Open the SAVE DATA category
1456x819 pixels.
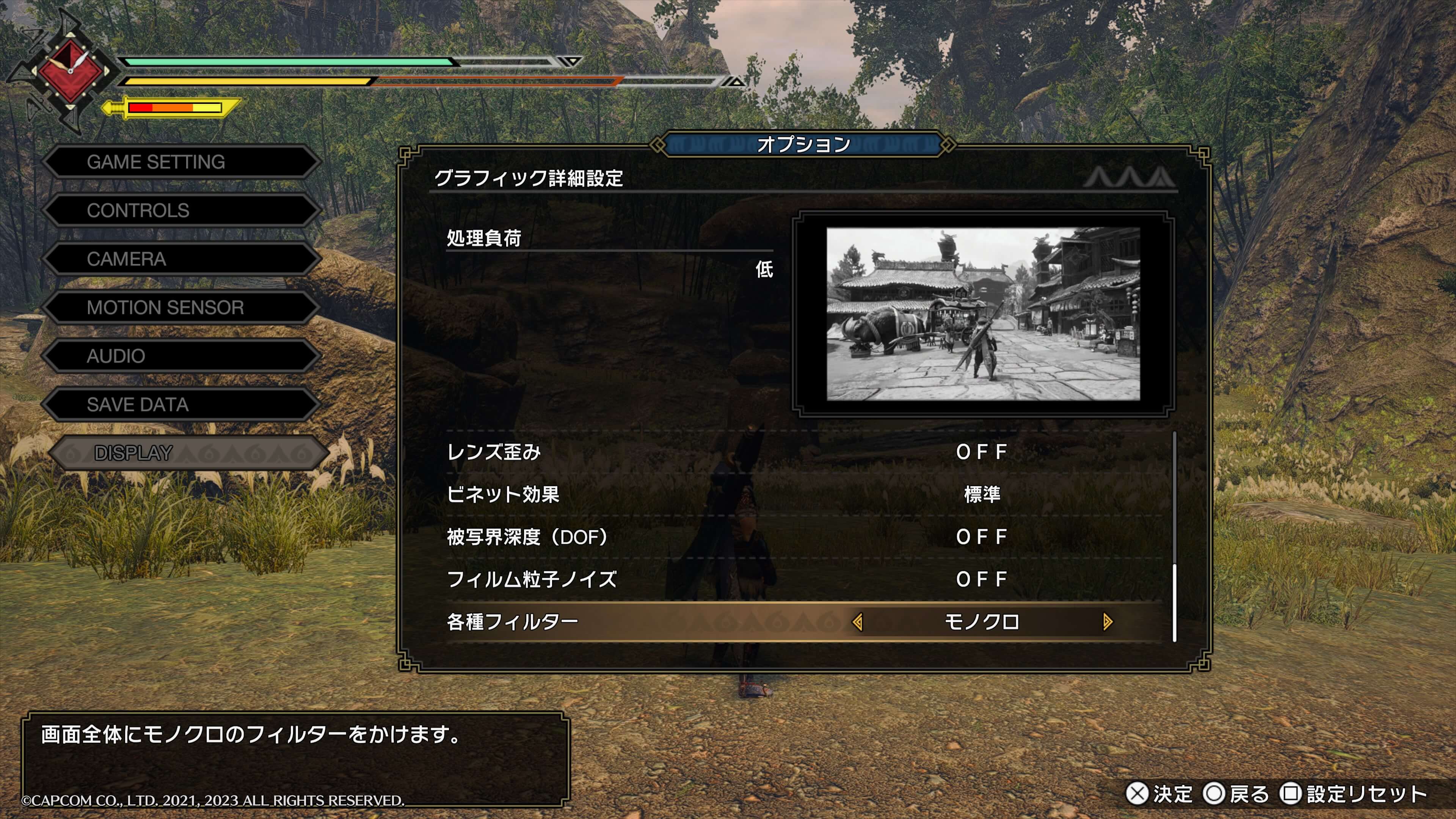[181, 405]
